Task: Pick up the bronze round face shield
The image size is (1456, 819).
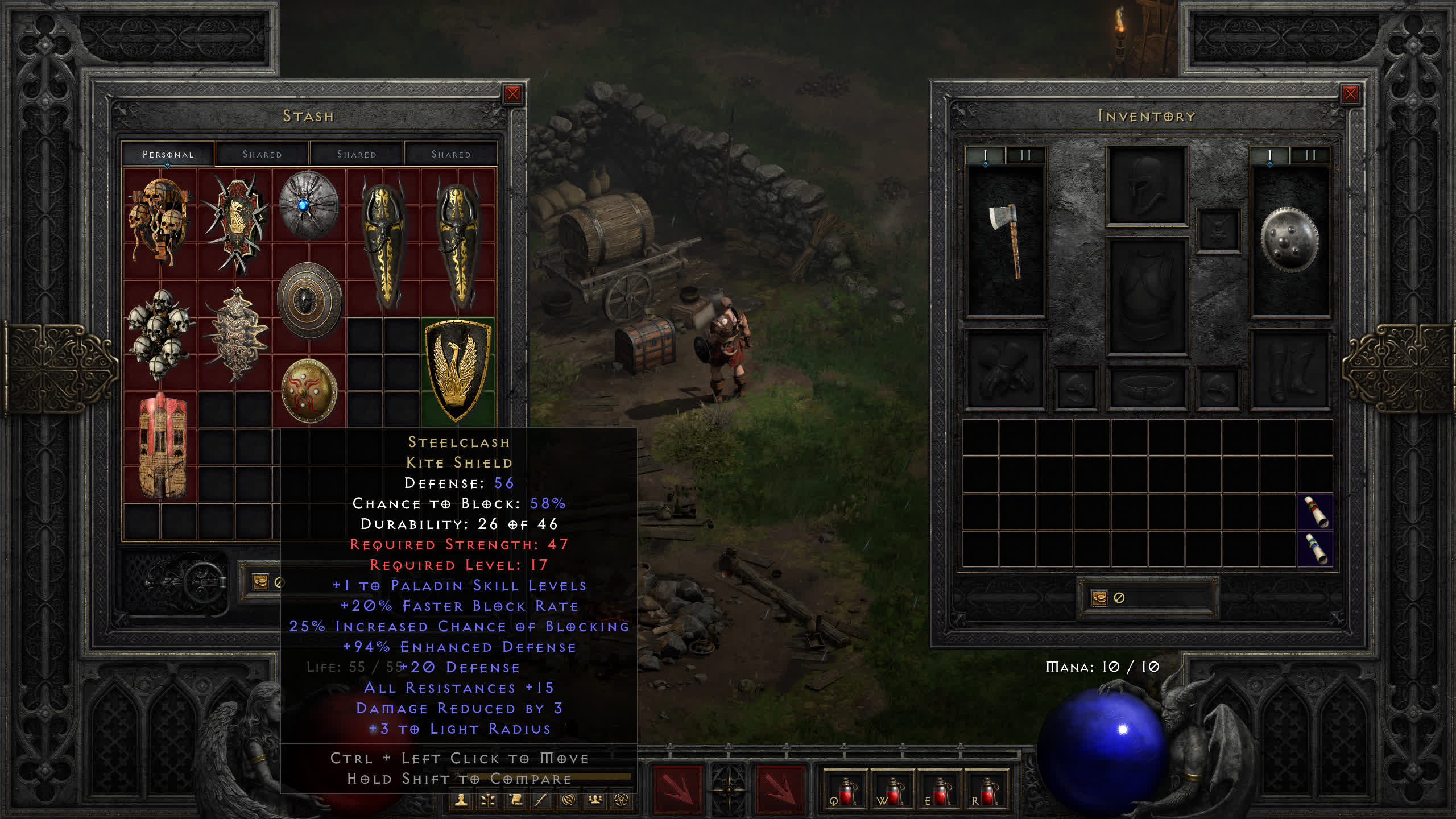Action: point(309,299)
